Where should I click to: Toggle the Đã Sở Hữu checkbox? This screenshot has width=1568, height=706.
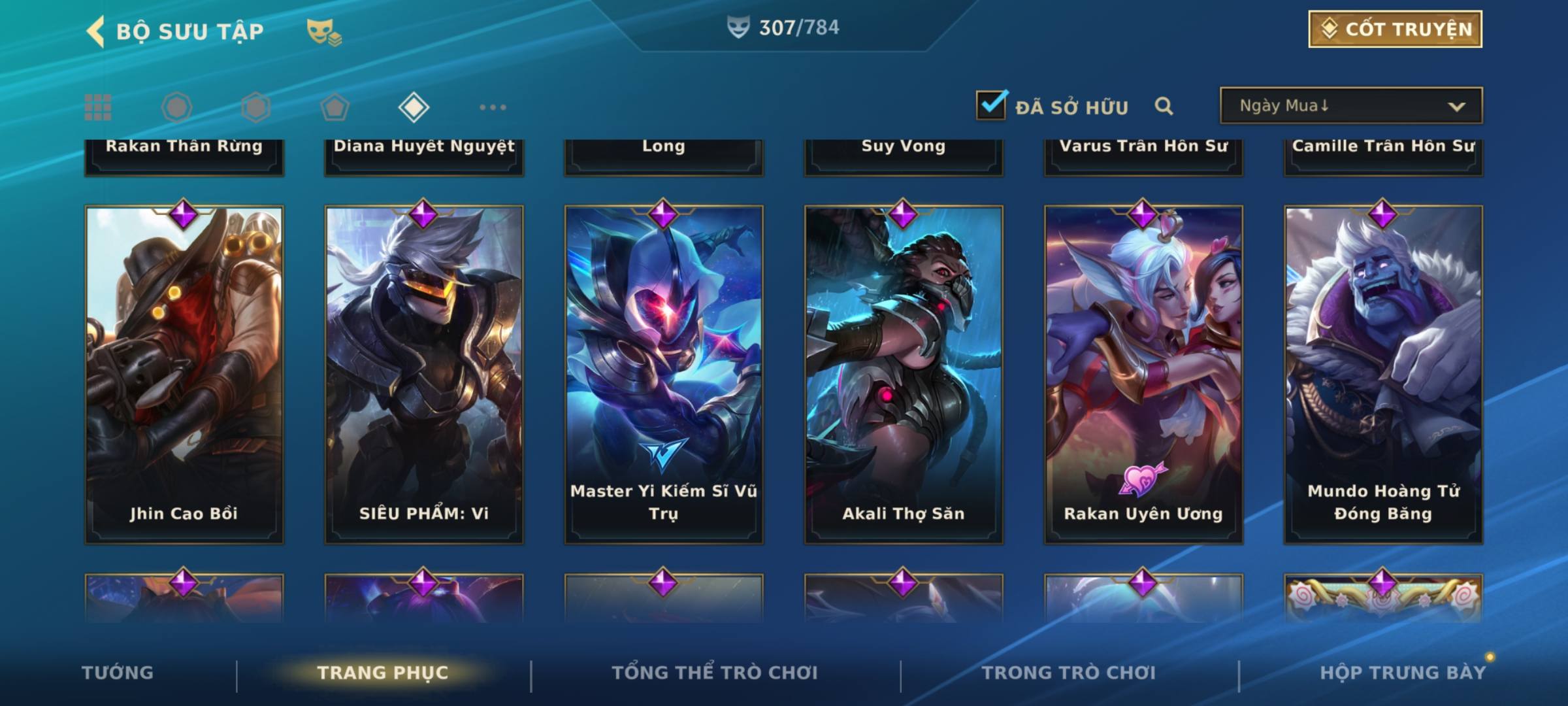pos(991,105)
